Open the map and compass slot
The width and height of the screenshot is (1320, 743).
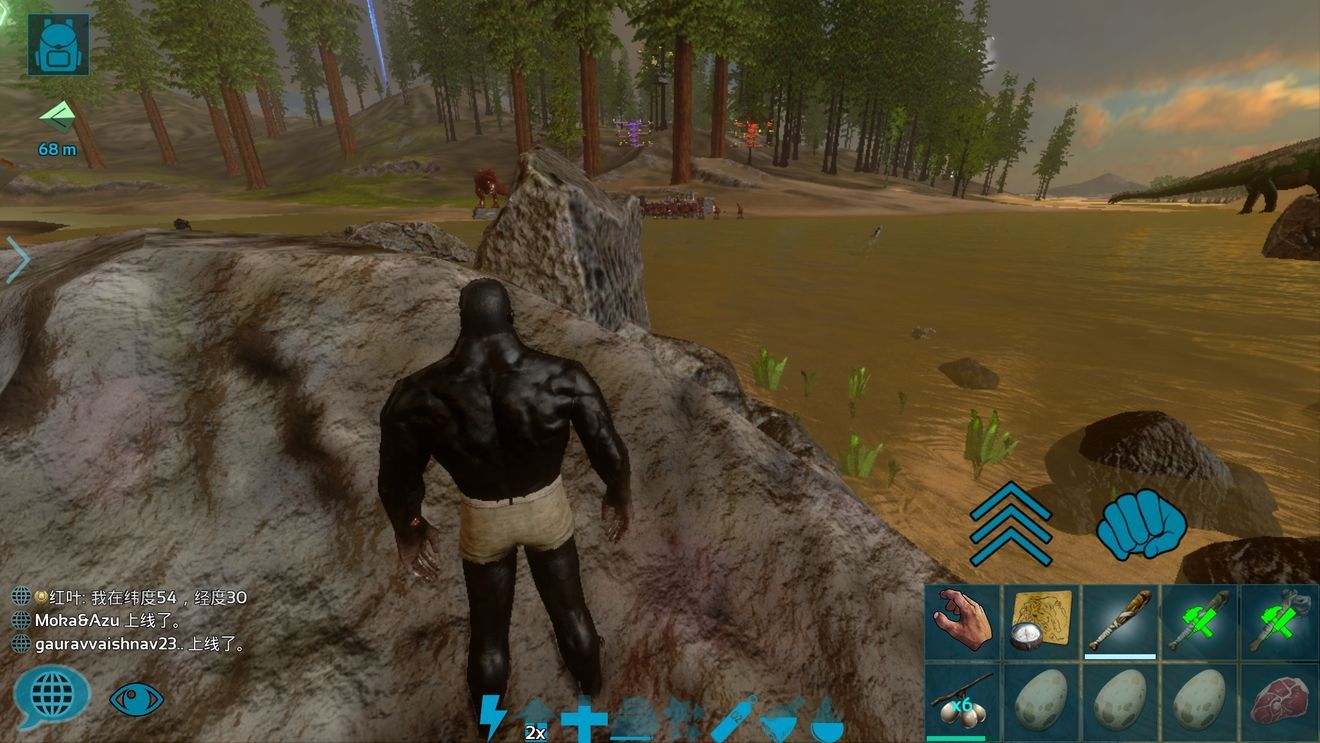click(1041, 623)
